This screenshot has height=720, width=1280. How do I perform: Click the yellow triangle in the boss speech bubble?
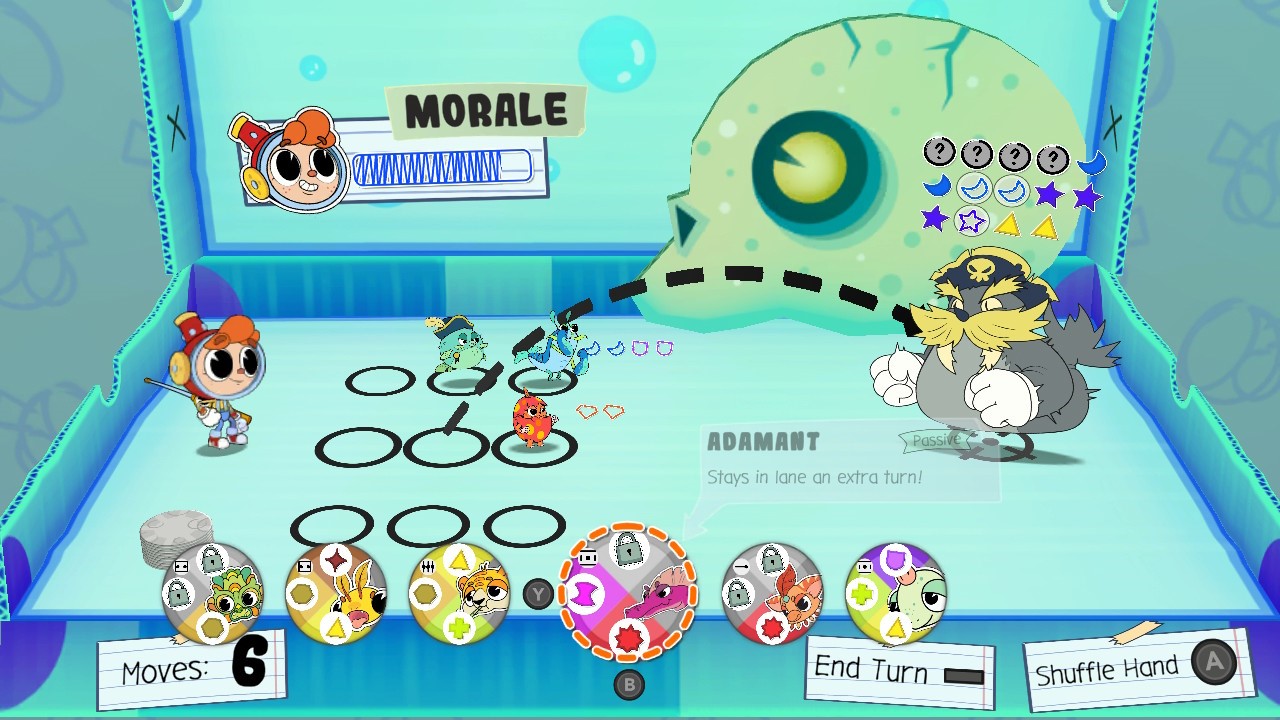[1008, 224]
